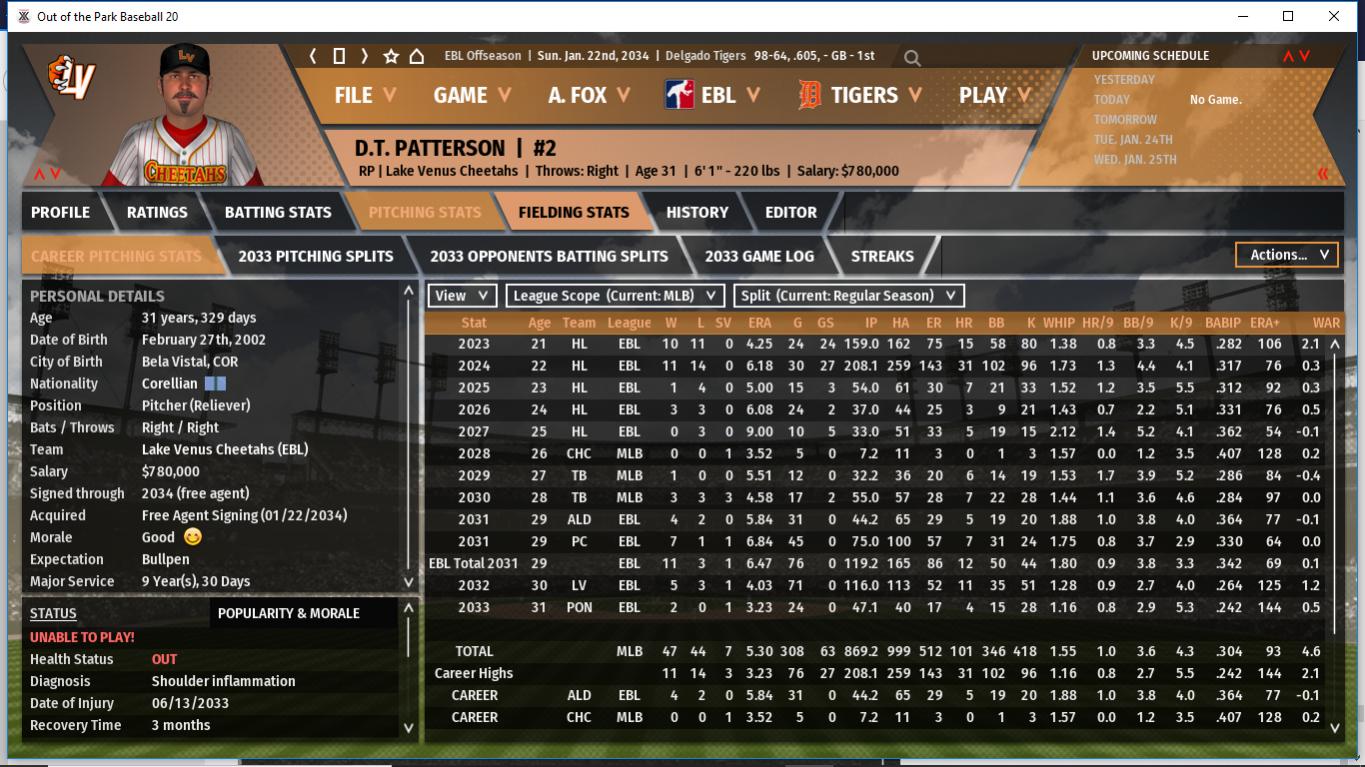This screenshot has width=1365, height=767.
Task: Open the PLAY menu
Action: 994,95
